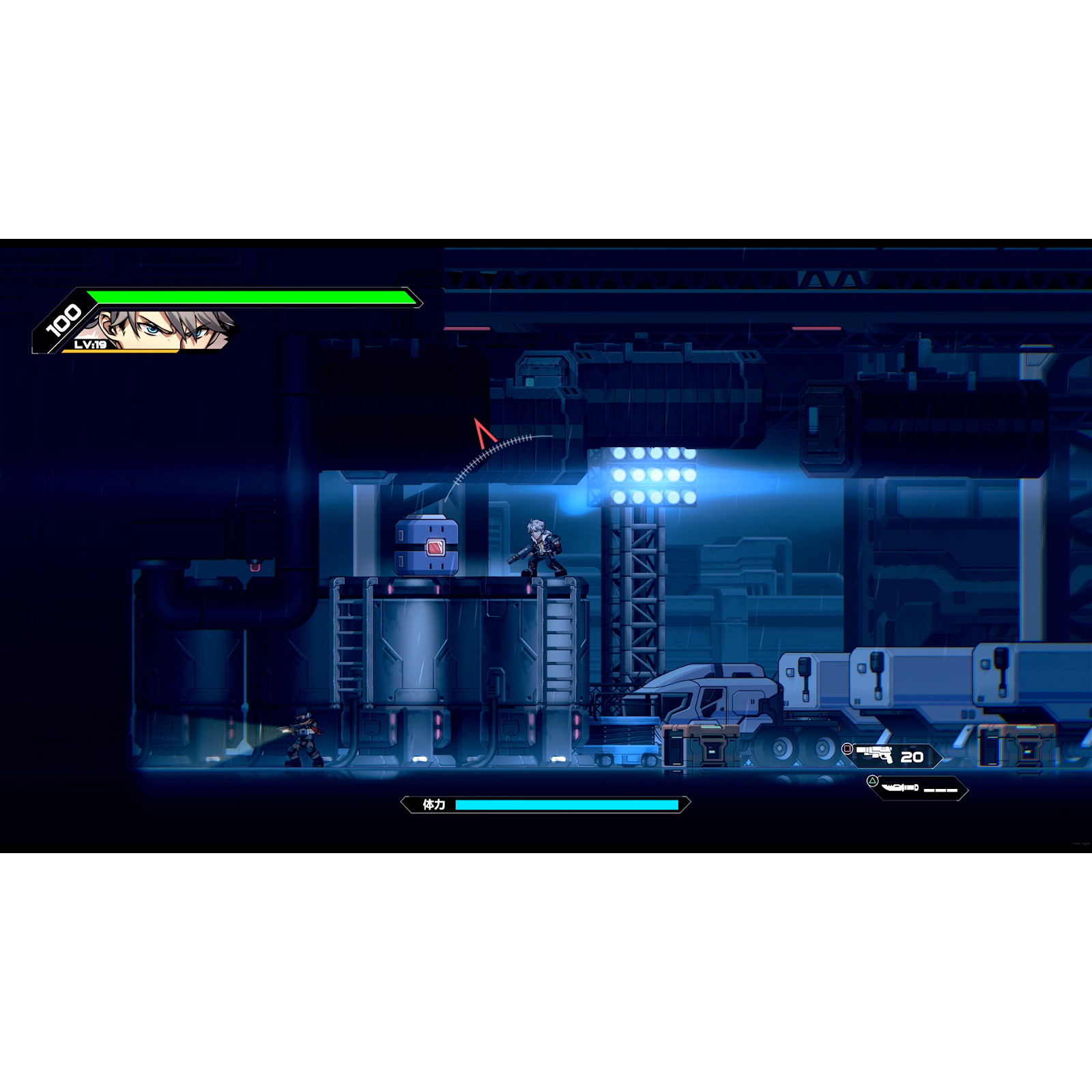Expand the pistol ammo counter showing 20
The width and height of the screenshot is (1092, 1092).
tap(913, 758)
